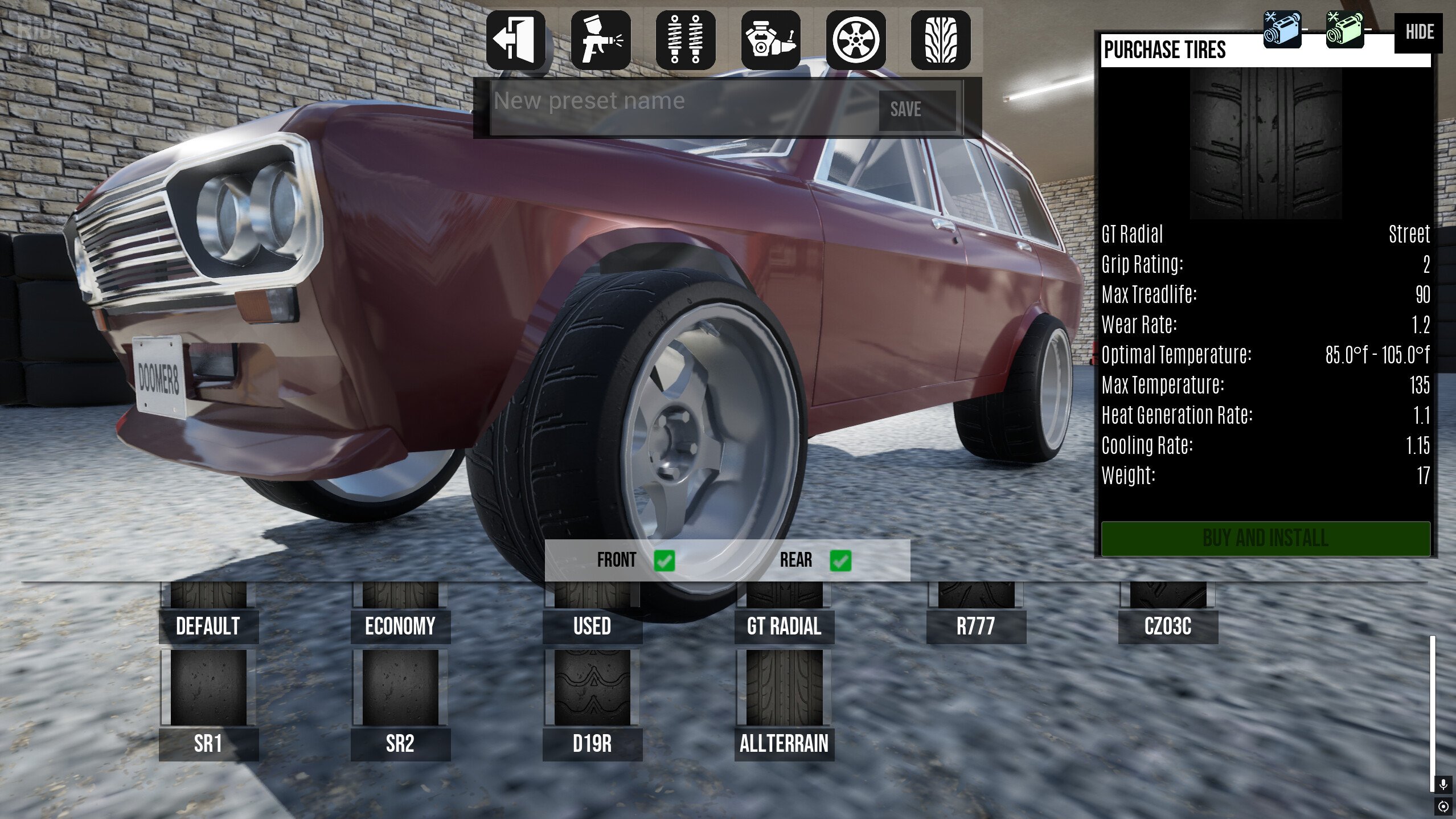Exit the garage via door icon
Screen dimensions: 1456x819
tap(515, 40)
